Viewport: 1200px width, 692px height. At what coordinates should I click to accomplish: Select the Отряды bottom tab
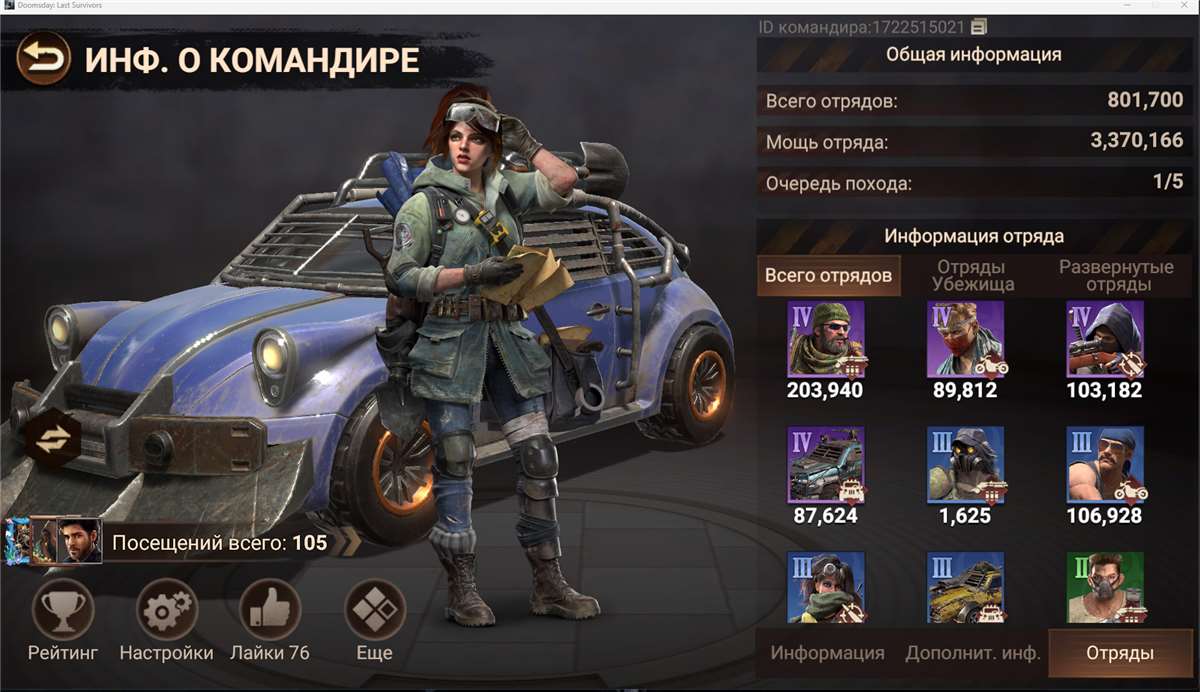tap(1120, 653)
